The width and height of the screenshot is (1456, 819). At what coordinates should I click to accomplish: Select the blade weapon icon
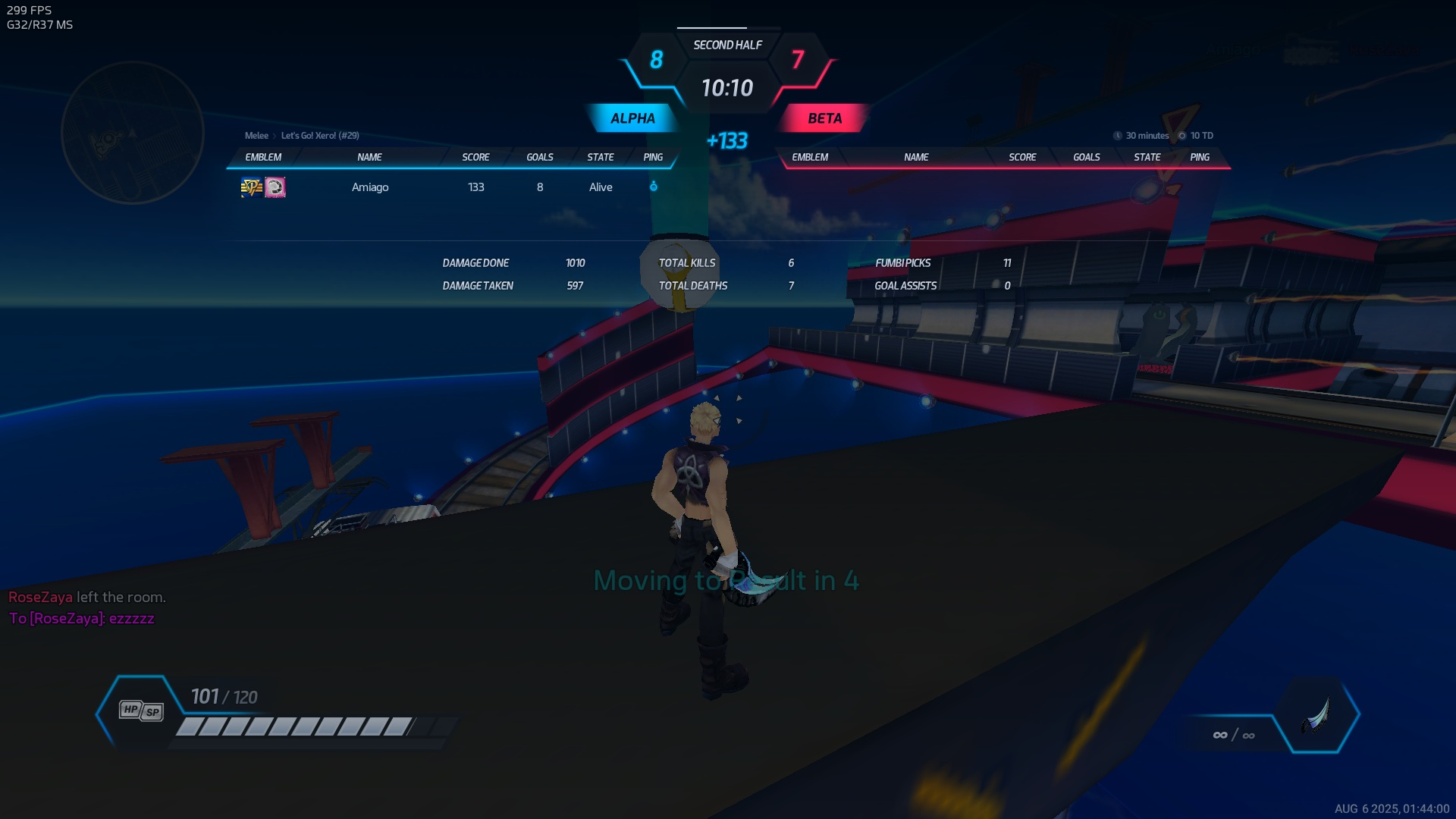pos(1316,714)
